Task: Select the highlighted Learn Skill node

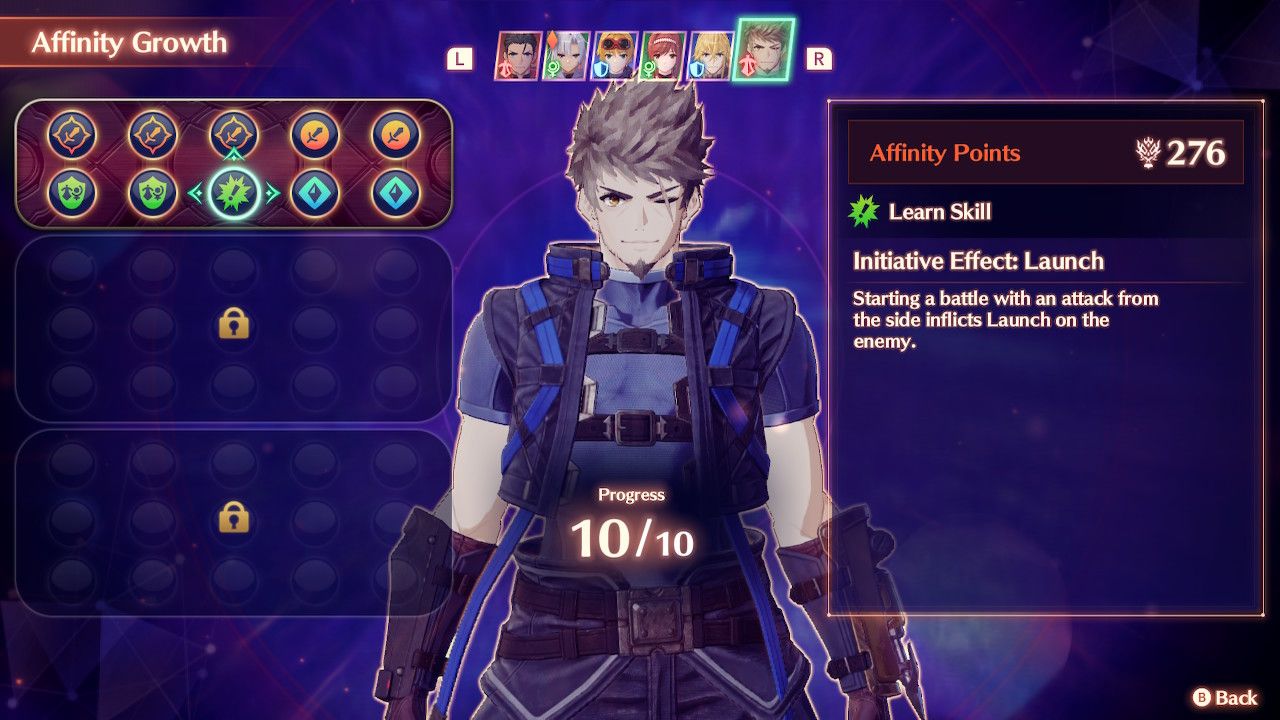Action: (x=233, y=193)
